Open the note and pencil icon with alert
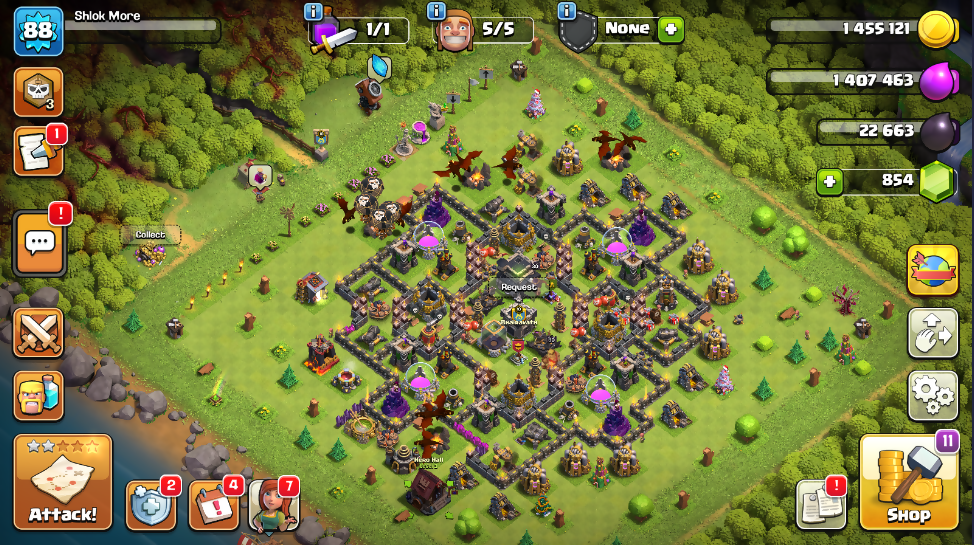This screenshot has height=545, width=974. [39, 152]
